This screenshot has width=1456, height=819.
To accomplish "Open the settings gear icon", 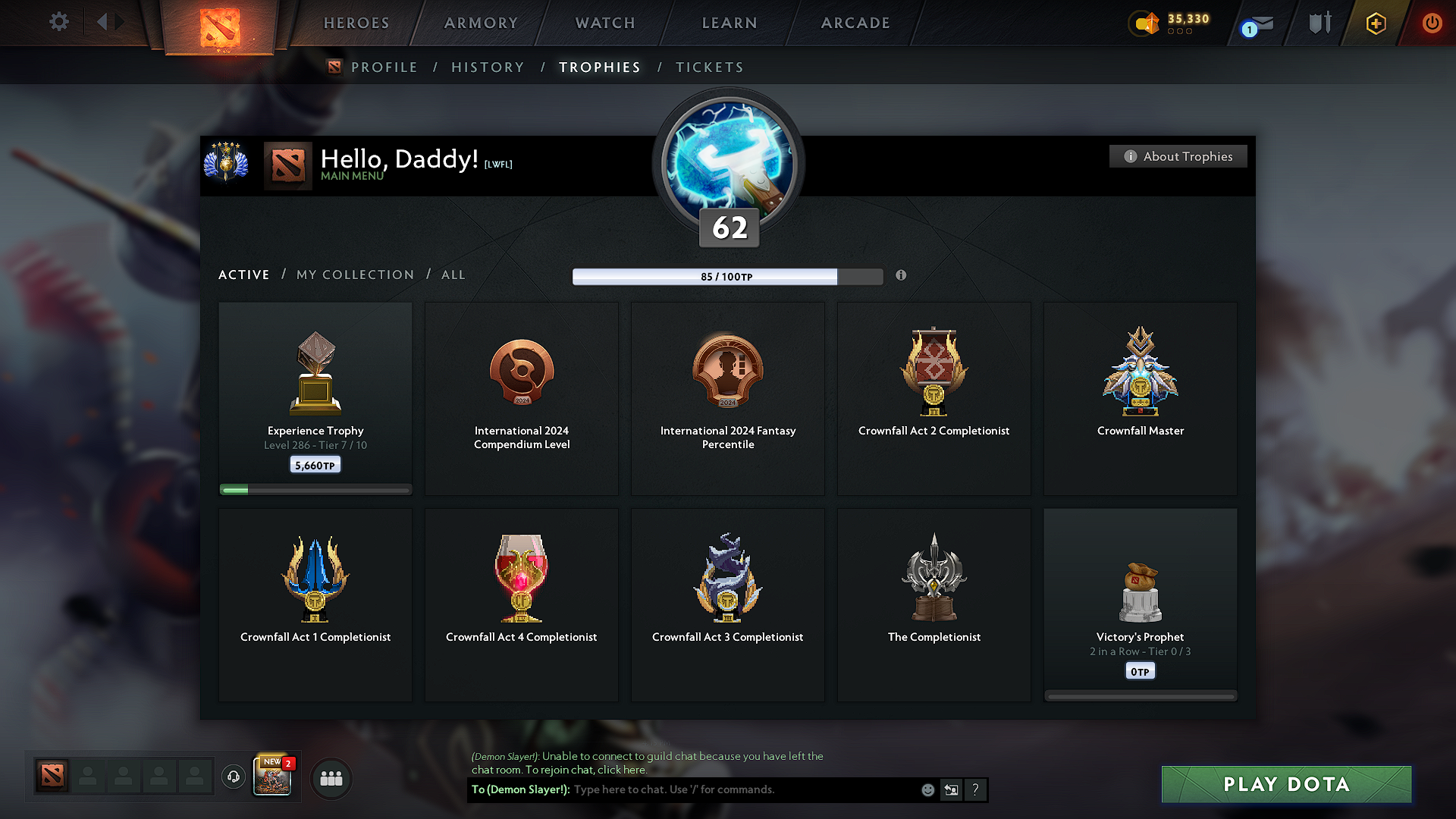I will (x=58, y=22).
